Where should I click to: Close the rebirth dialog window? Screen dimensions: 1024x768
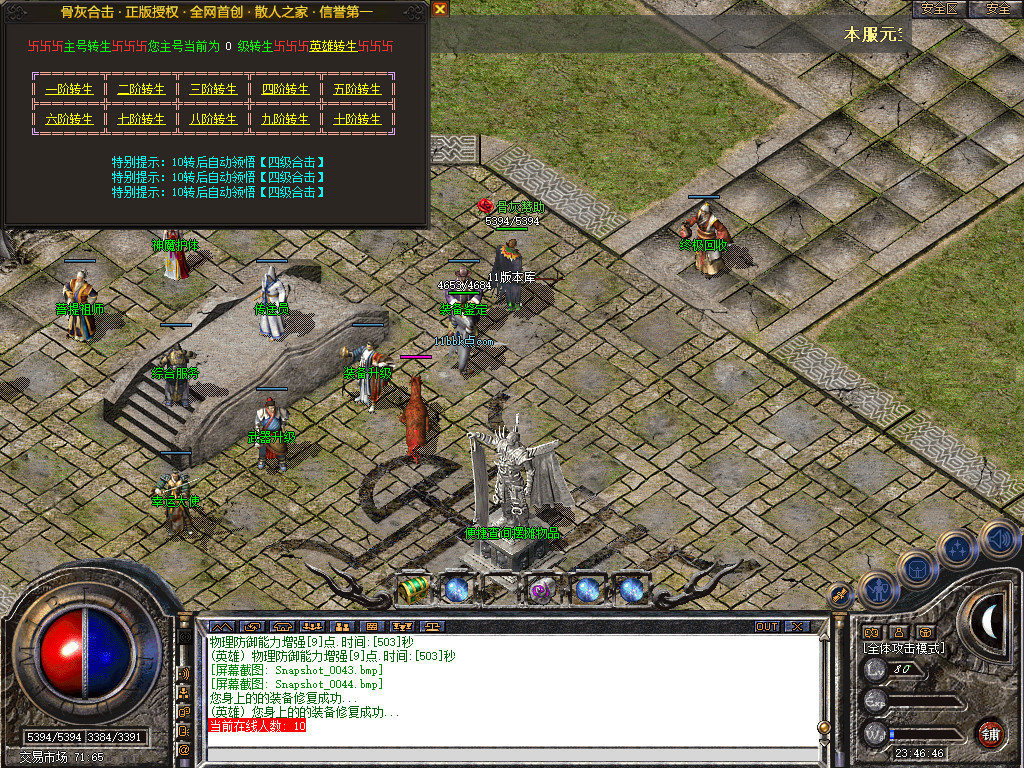(x=440, y=9)
